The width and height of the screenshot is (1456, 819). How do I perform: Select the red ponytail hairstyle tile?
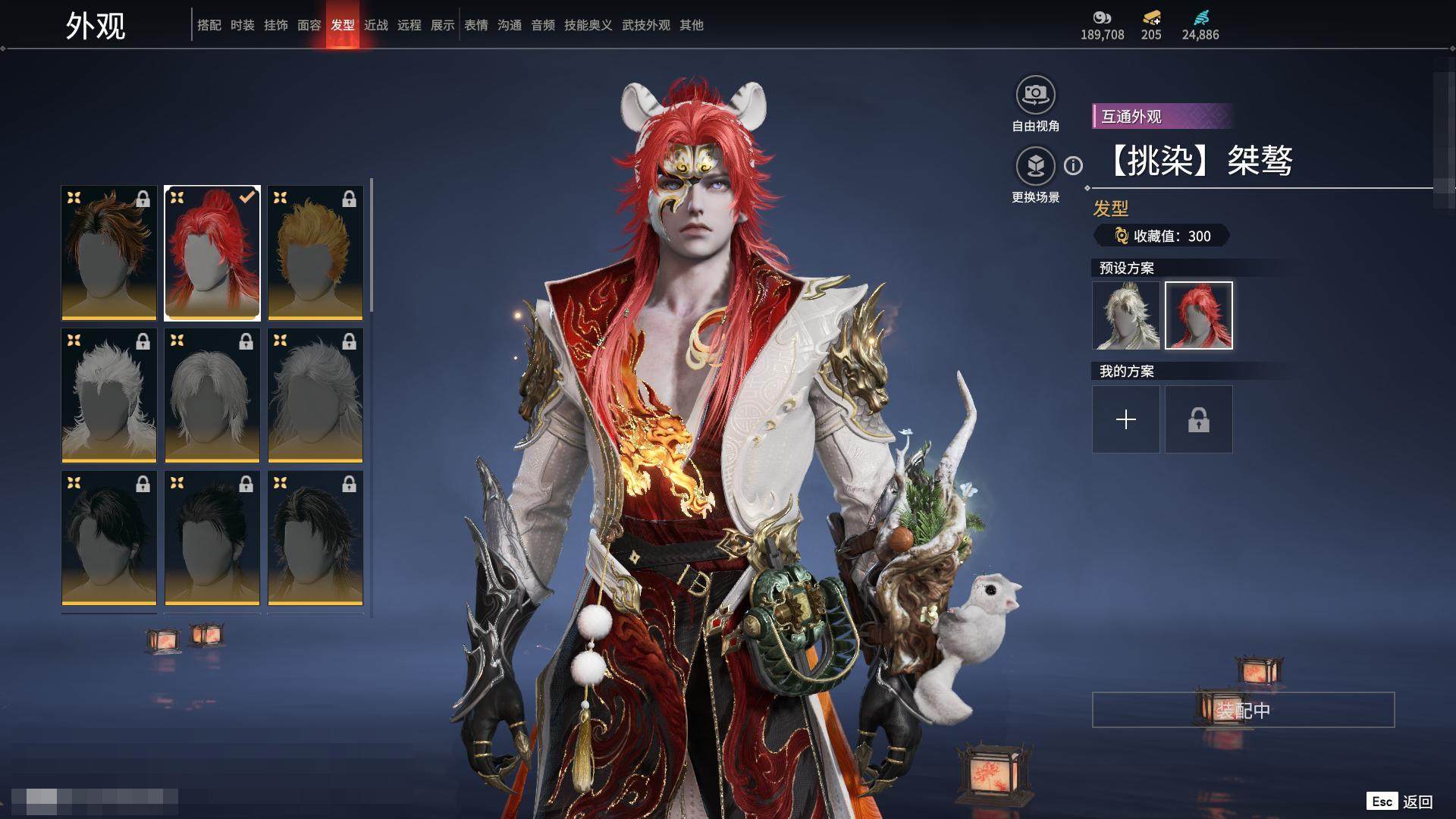click(212, 253)
